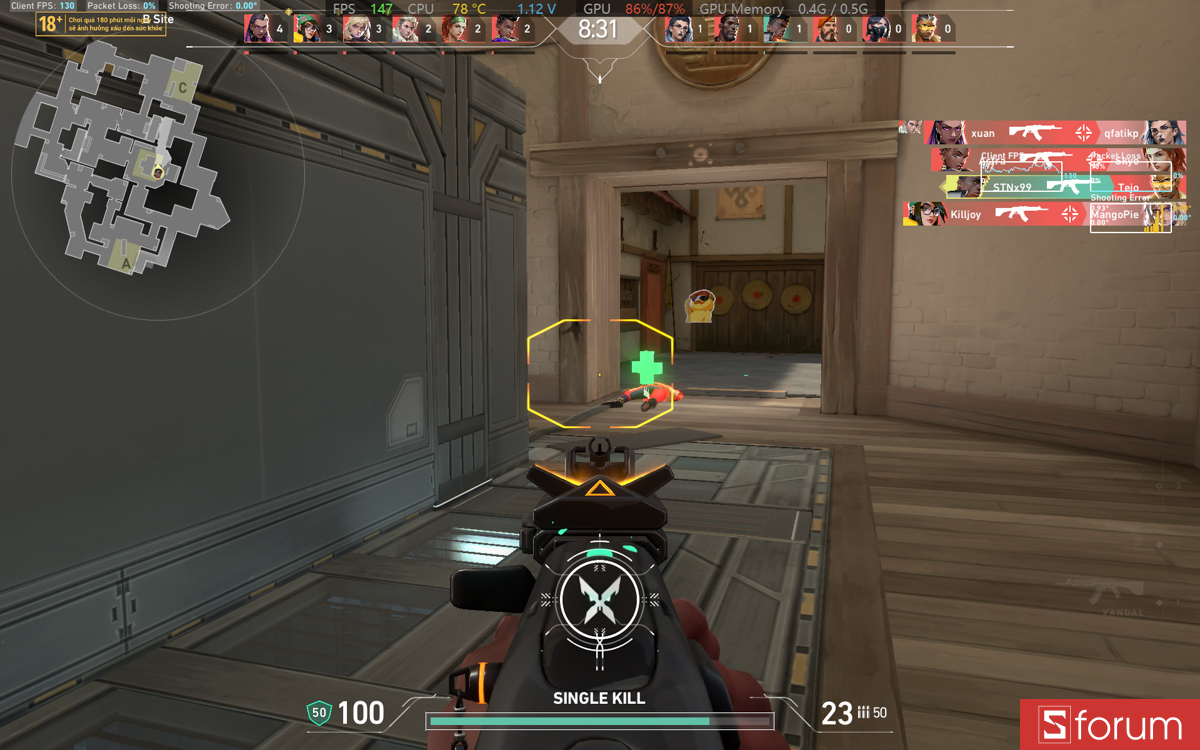Viewport: 1200px width, 750px height.
Task: Click the 18+ age rating badge
Action: point(50,23)
